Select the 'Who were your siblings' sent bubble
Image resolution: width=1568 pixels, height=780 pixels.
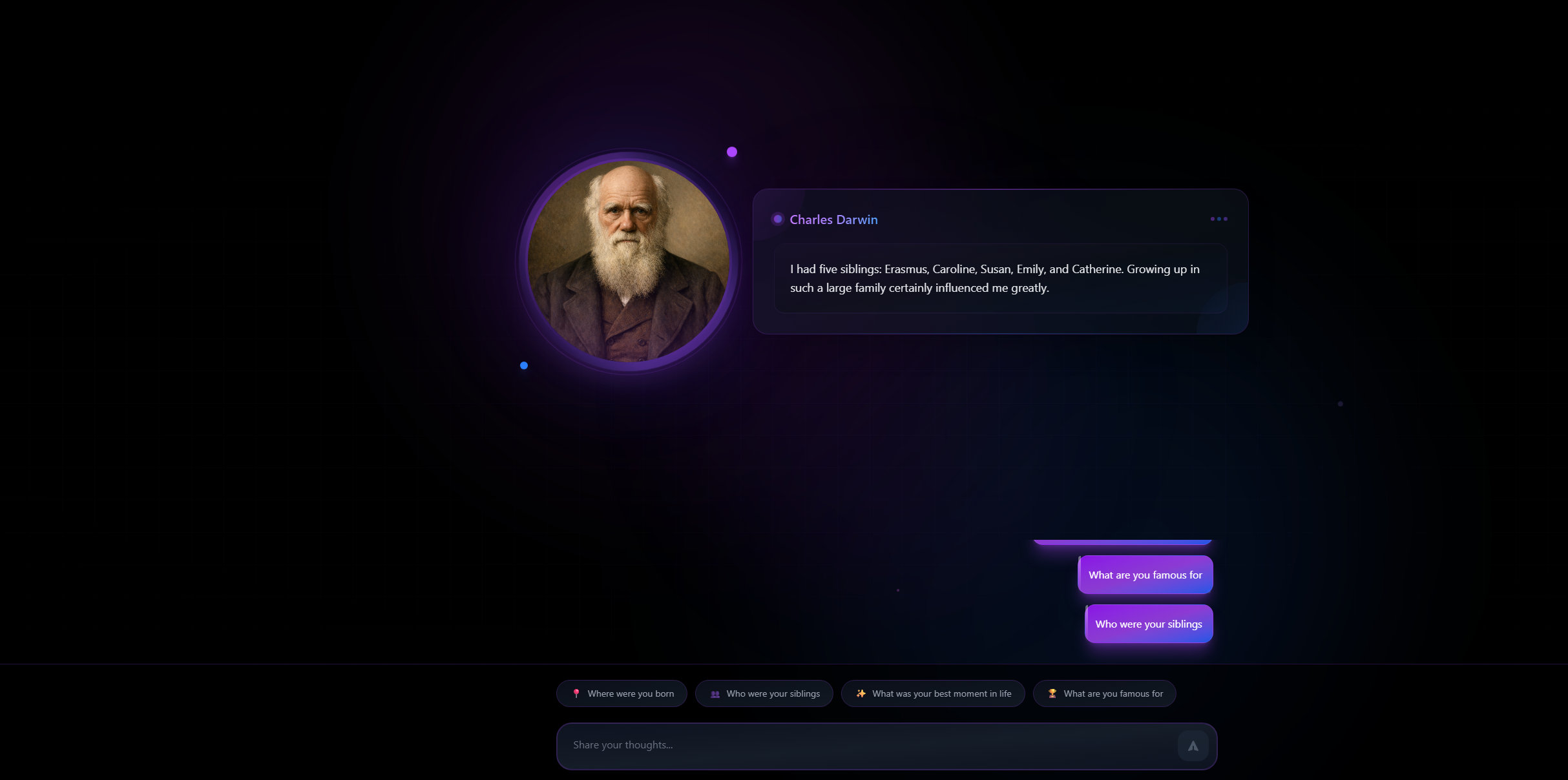pos(1148,624)
